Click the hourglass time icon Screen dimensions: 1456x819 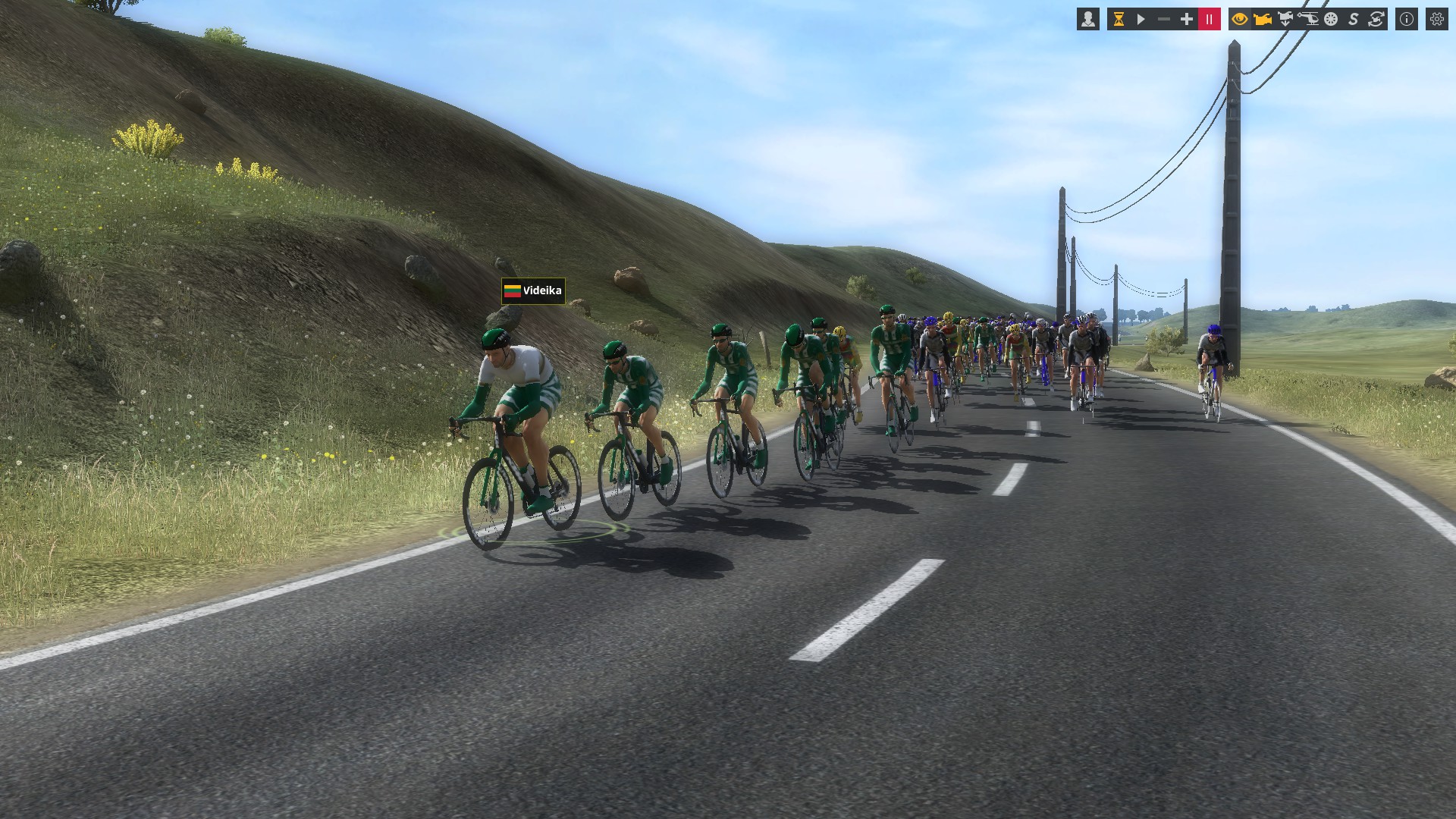click(1119, 20)
